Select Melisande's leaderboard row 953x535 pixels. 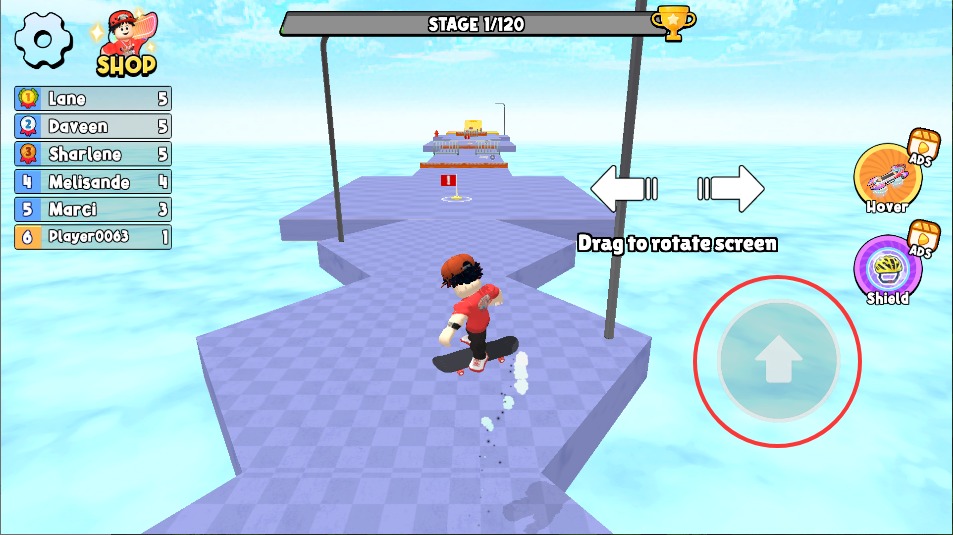pos(92,182)
